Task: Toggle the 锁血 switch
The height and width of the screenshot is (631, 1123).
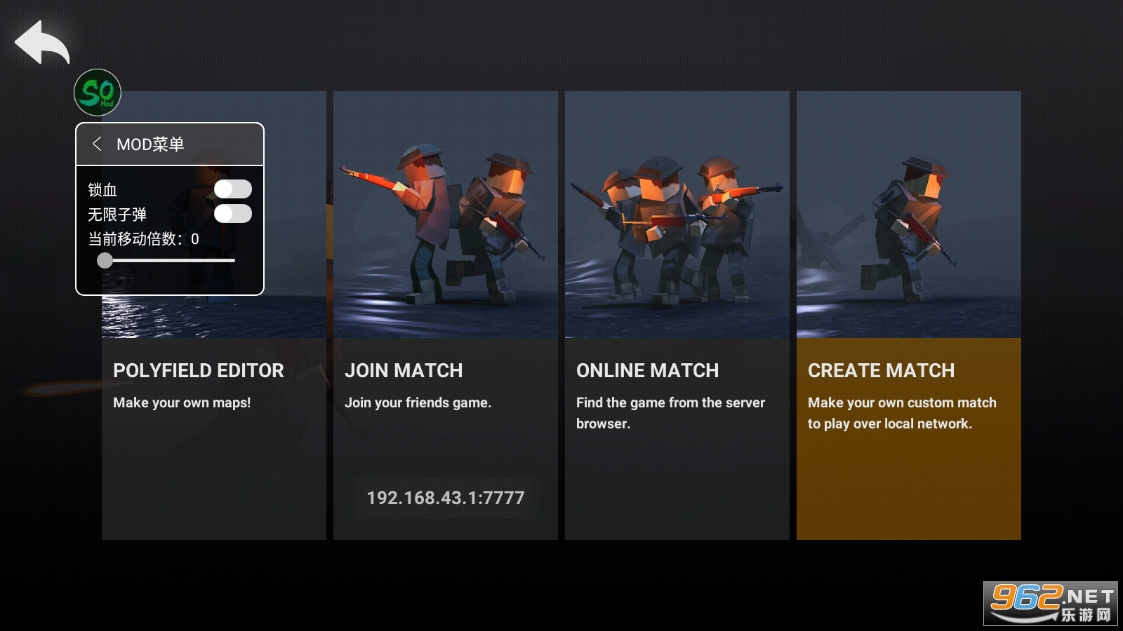Action: (233, 189)
